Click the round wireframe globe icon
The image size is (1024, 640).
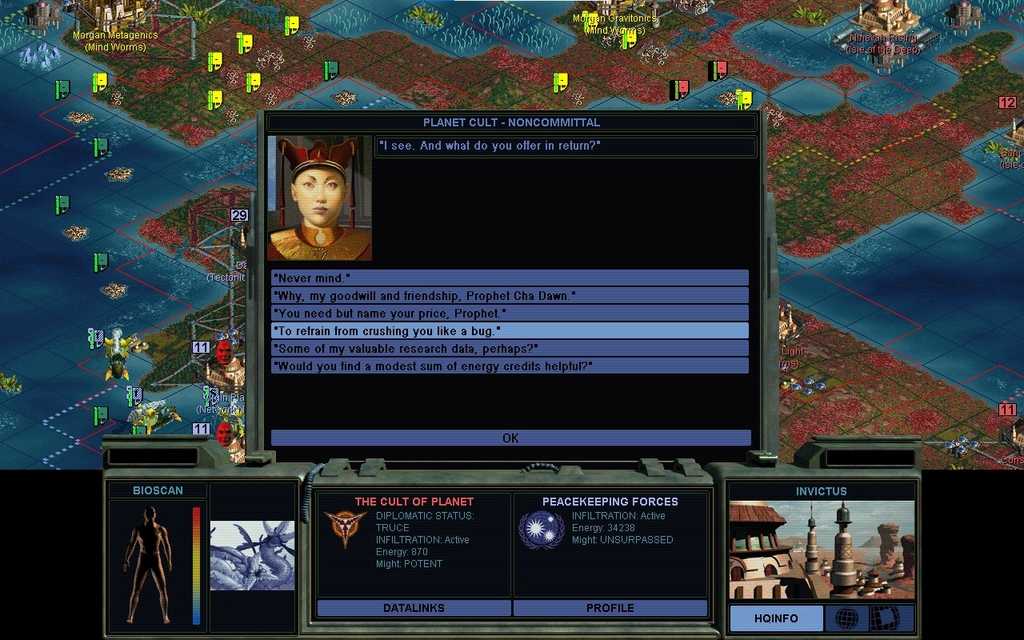pyautogui.click(x=846, y=618)
